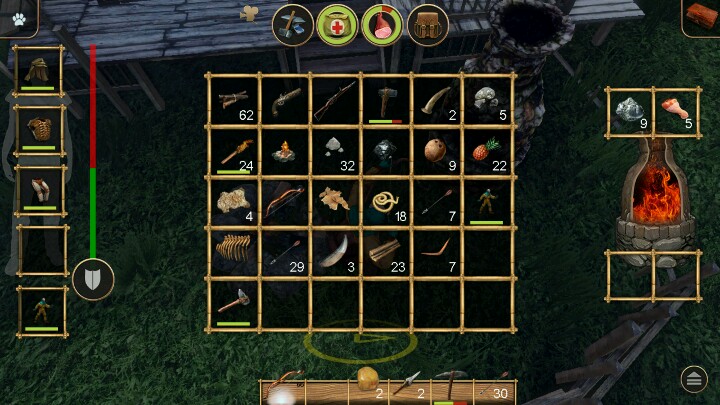Toggle the hotbar expand arrow button
Image resolution: width=720 pixels, height=405 pixels.
pyautogui.click(x=694, y=378)
